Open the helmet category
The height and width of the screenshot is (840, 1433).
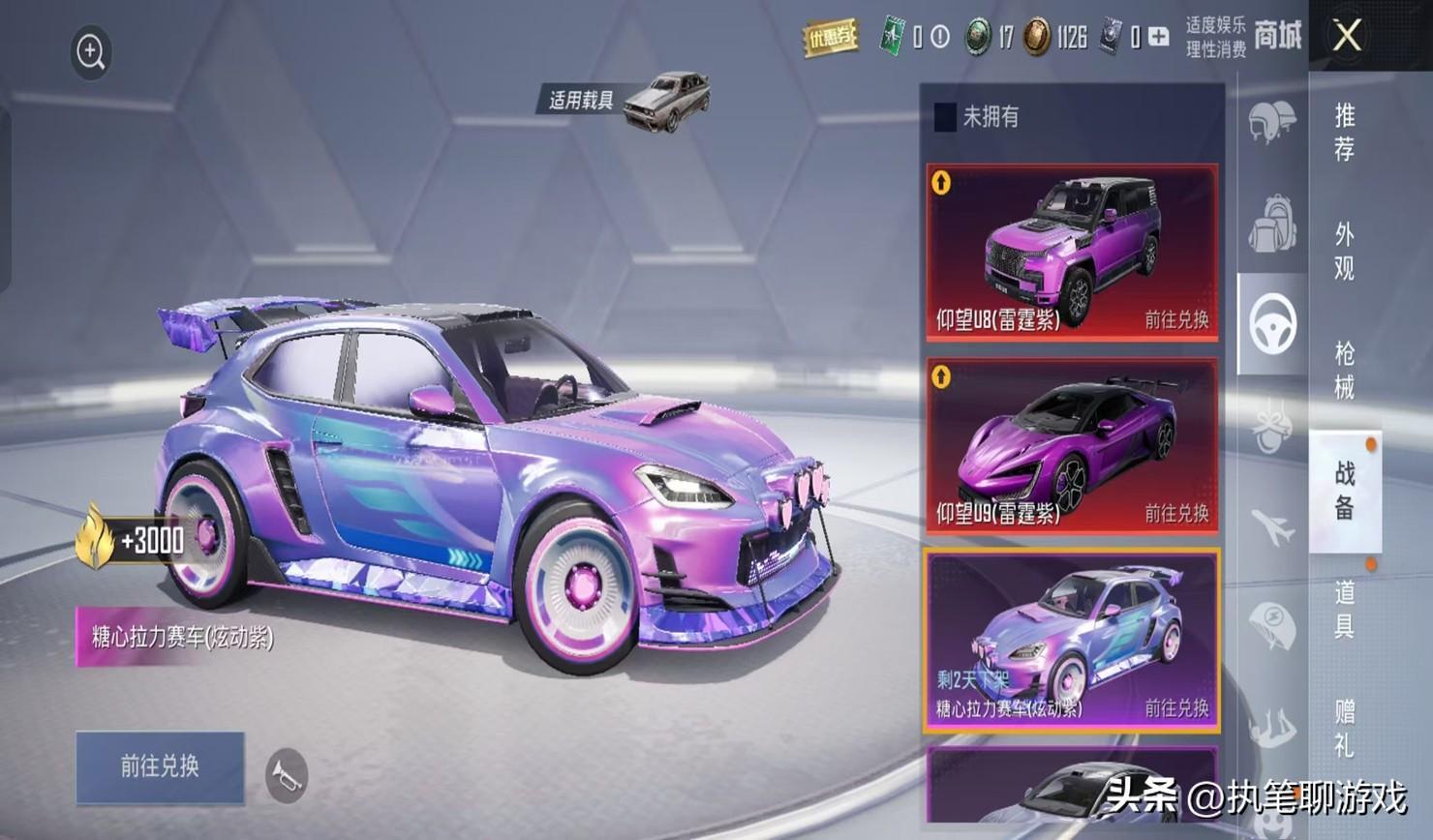(1271, 123)
